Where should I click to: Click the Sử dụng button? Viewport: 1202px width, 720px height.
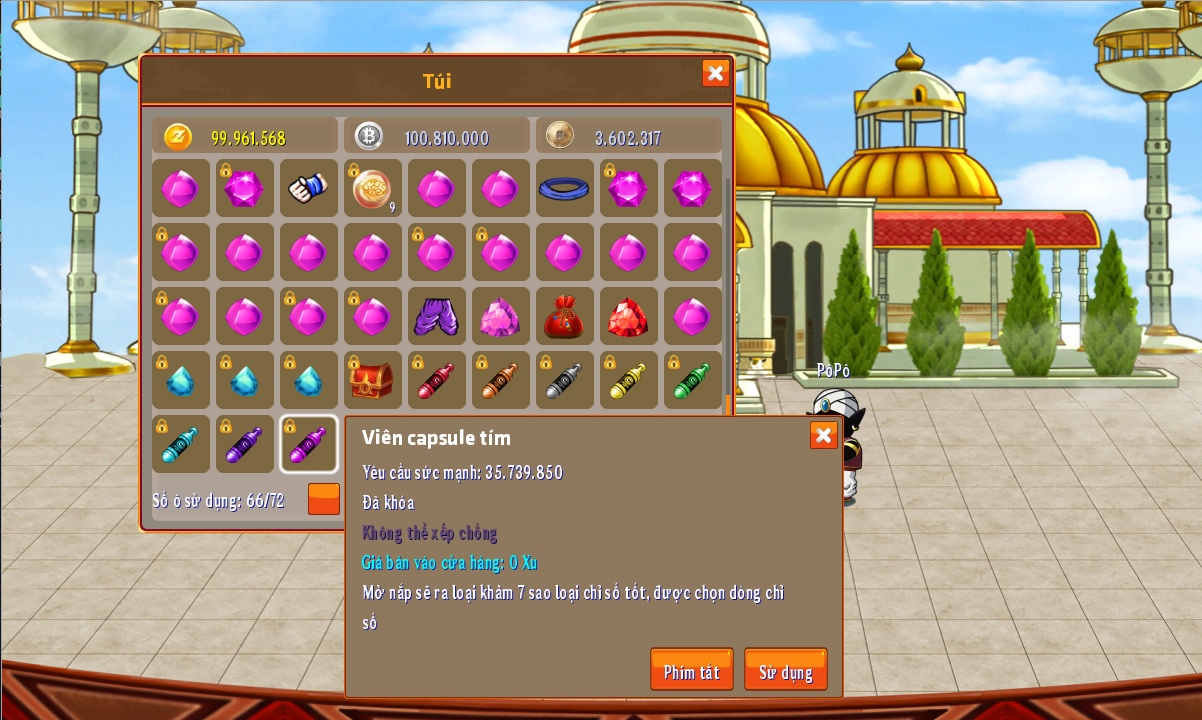[x=785, y=670]
